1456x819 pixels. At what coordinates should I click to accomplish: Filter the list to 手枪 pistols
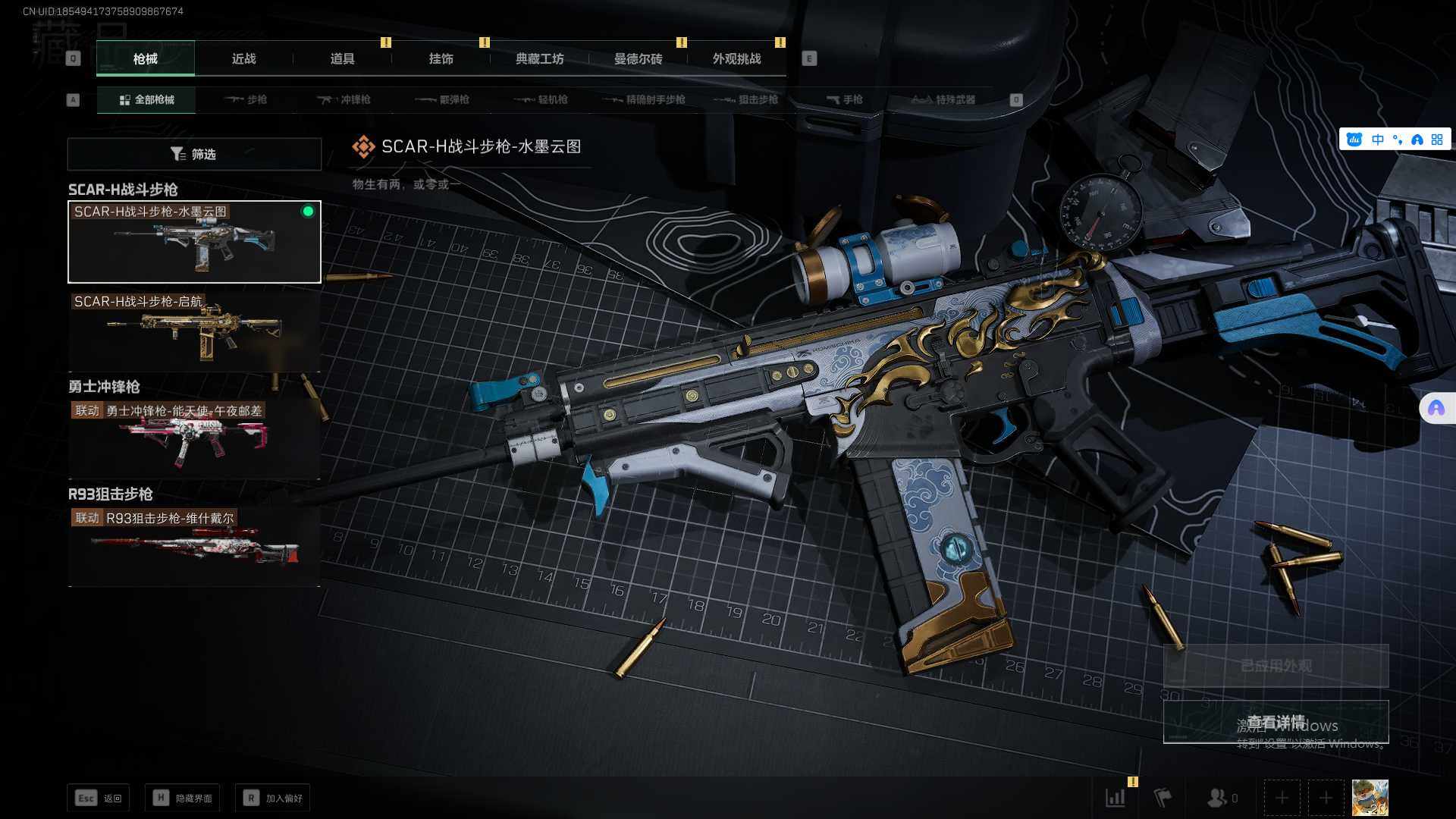coord(845,100)
